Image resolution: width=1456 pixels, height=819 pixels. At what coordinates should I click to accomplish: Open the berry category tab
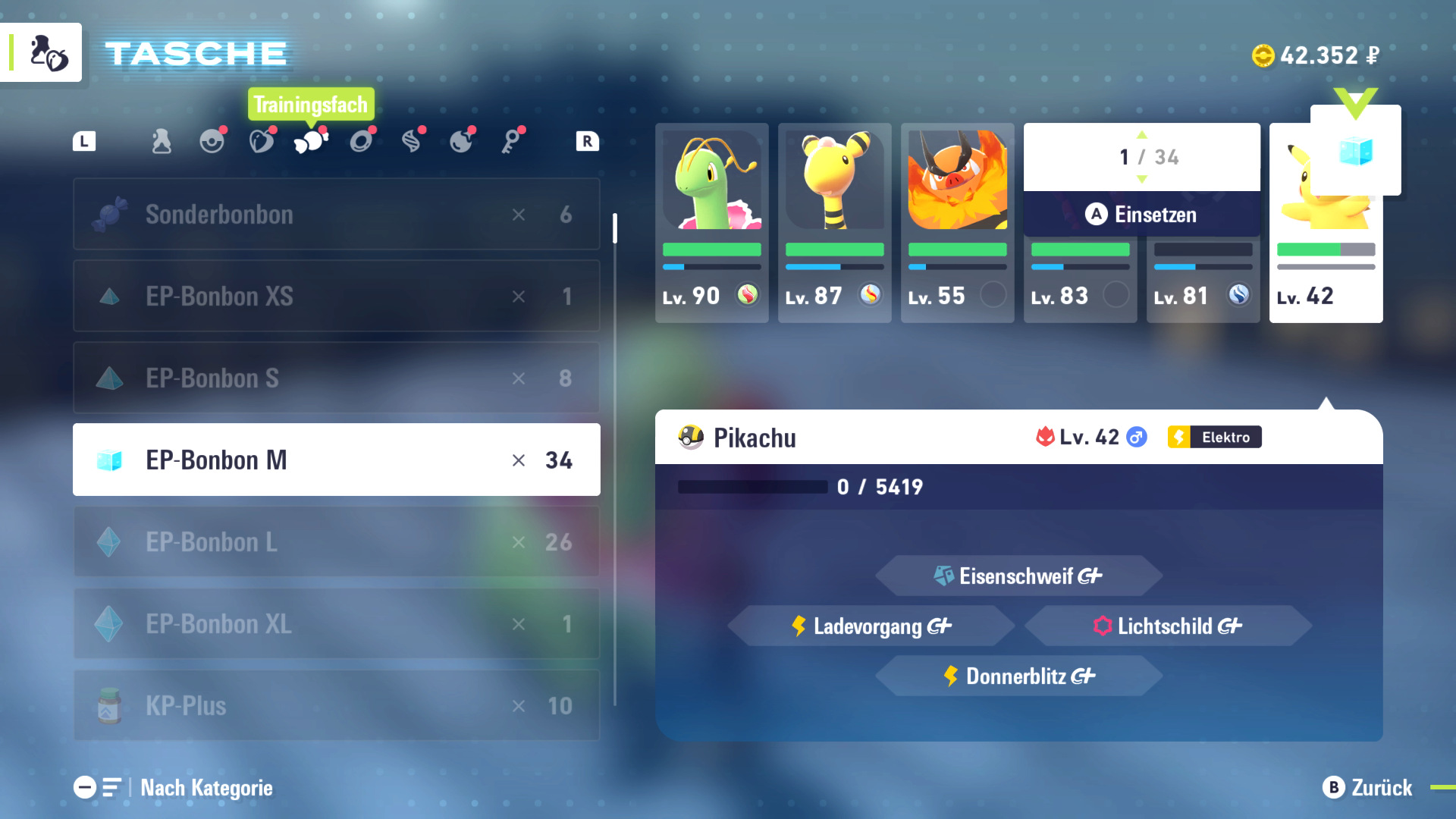click(262, 141)
